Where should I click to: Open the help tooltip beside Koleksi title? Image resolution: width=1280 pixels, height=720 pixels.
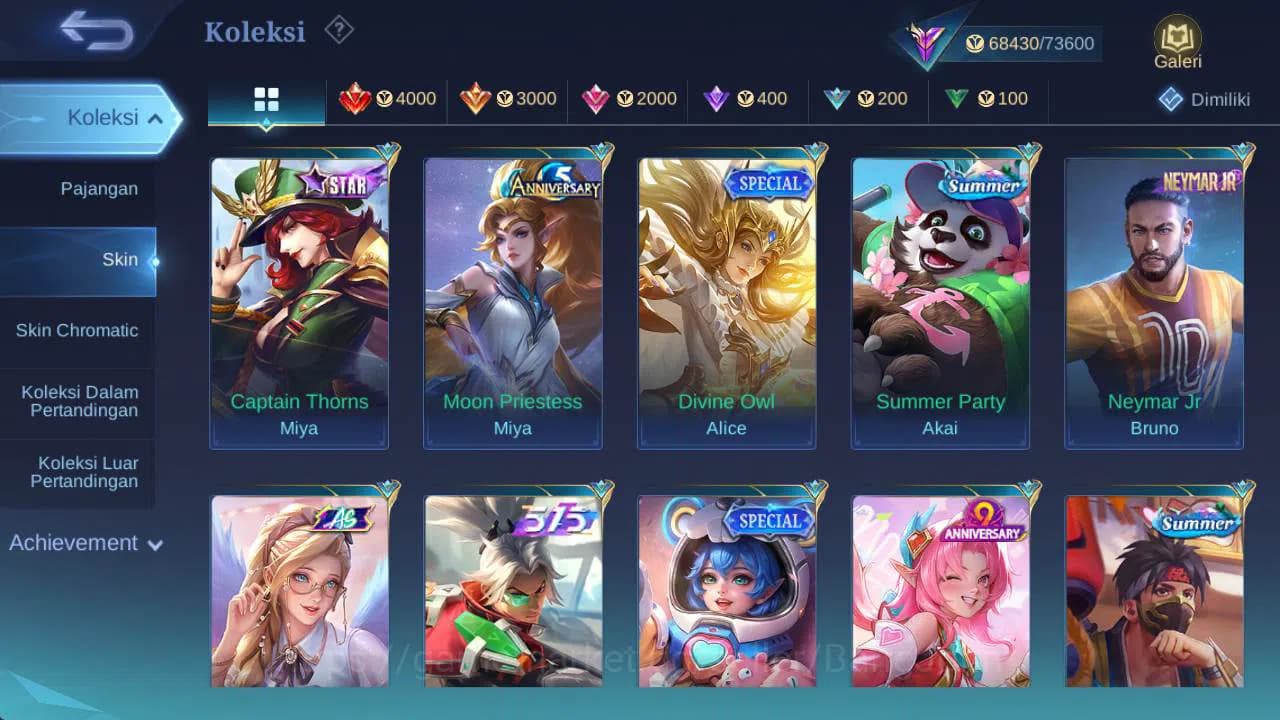coord(338,31)
